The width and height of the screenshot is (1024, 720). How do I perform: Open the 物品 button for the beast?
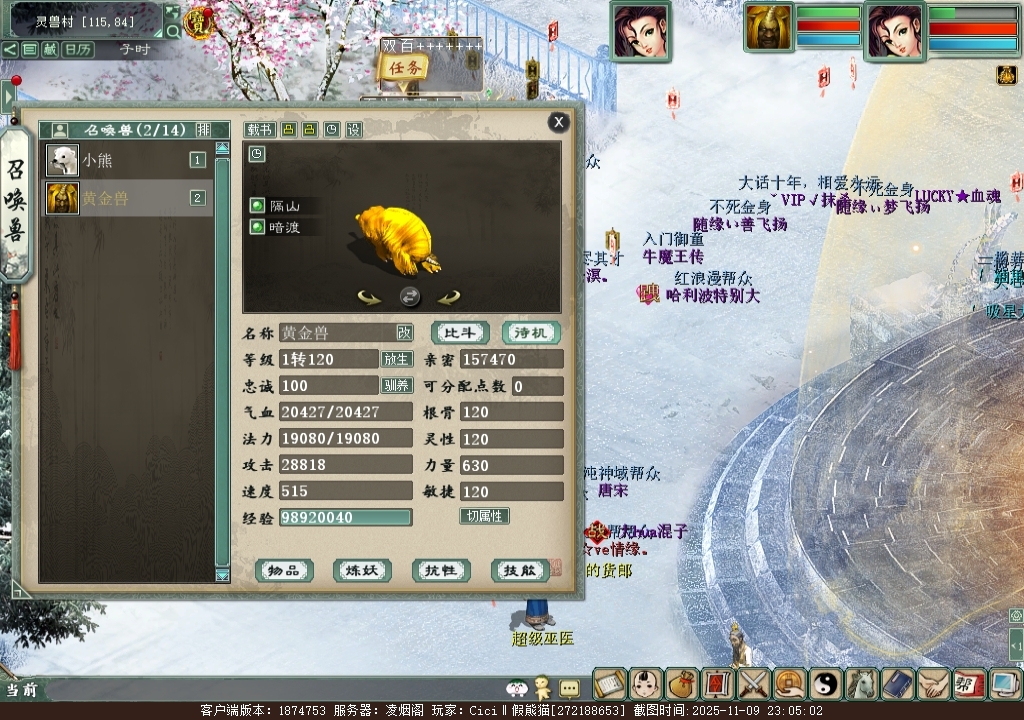coord(284,570)
